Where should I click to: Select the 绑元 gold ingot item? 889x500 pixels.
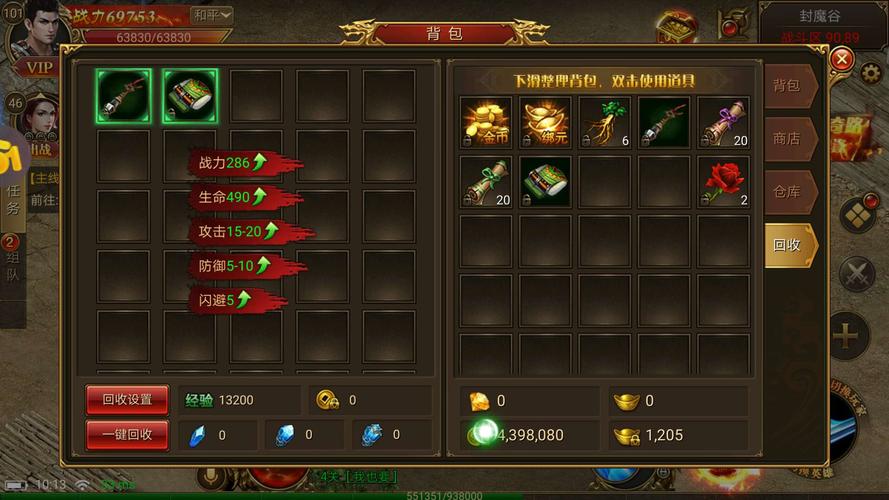pyautogui.click(x=545, y=122)
